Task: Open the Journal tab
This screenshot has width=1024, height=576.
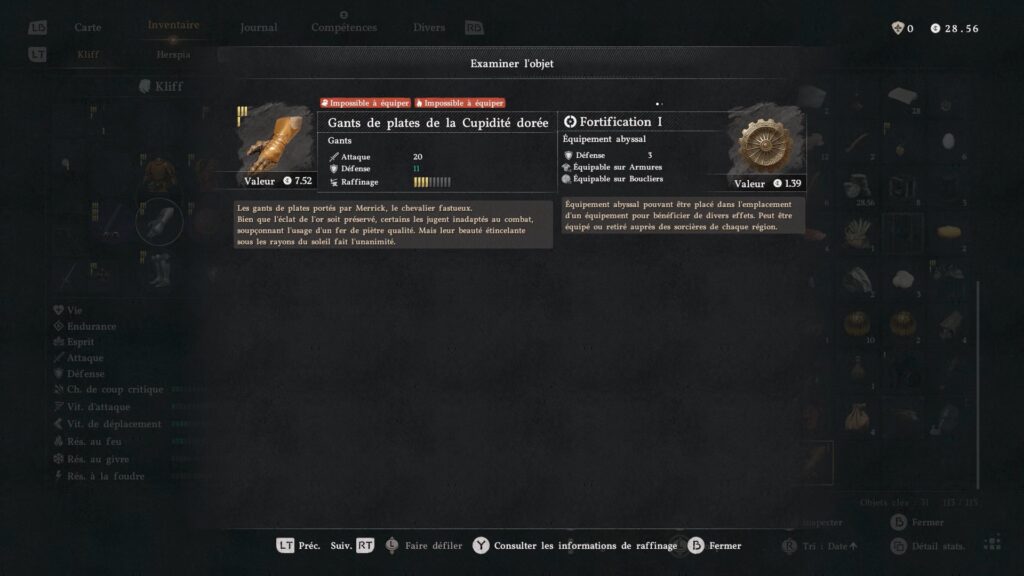Action: (x=259, y=27)
